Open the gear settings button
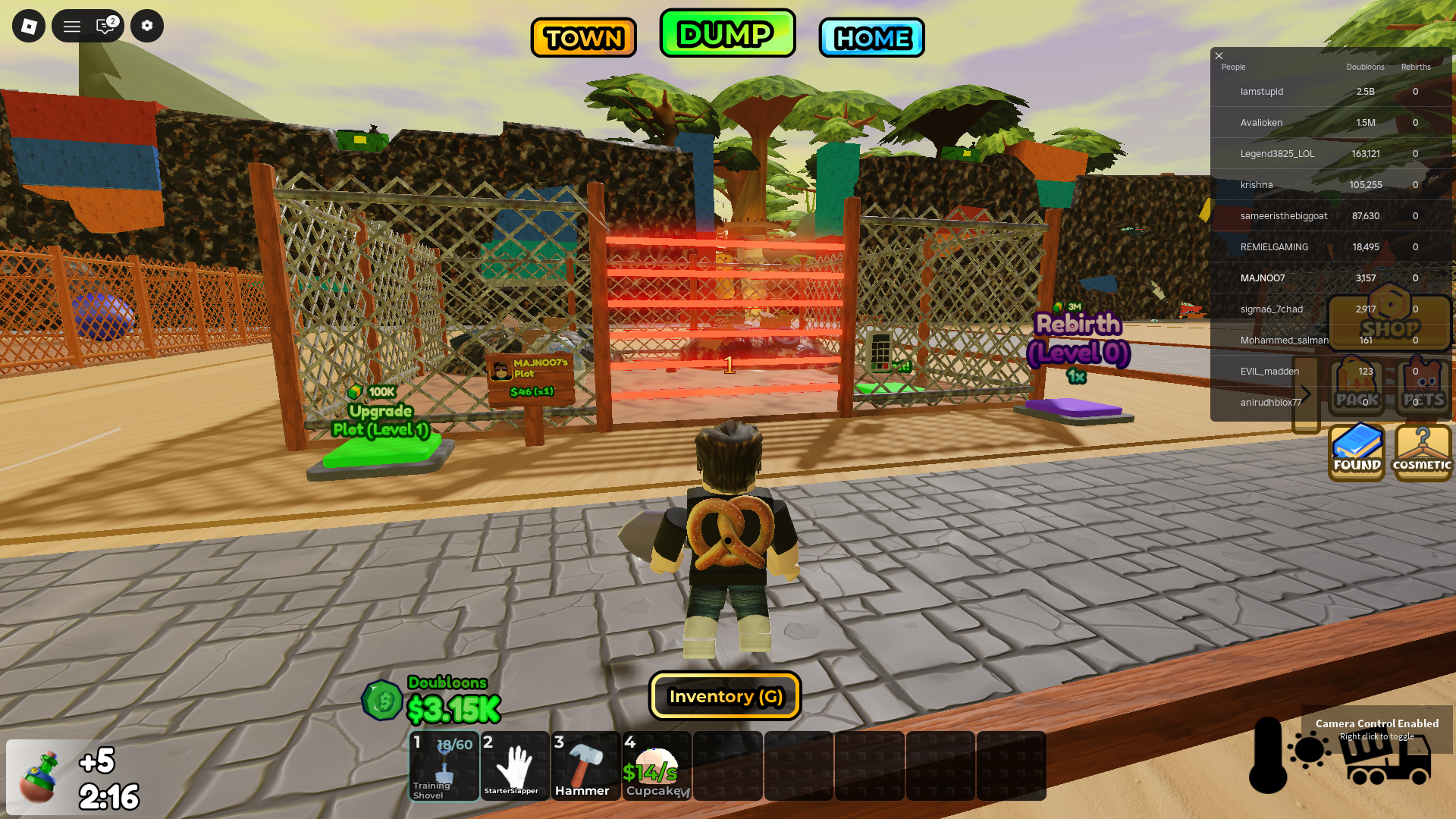Screen dimensions: 1456x819 pos(147,27)
